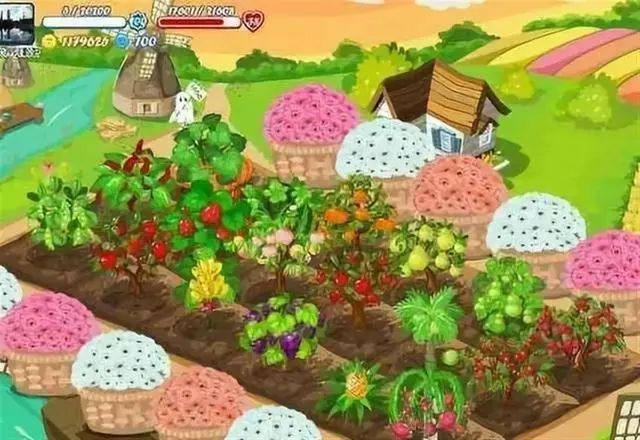Select the gold coin currency icon

49,41
